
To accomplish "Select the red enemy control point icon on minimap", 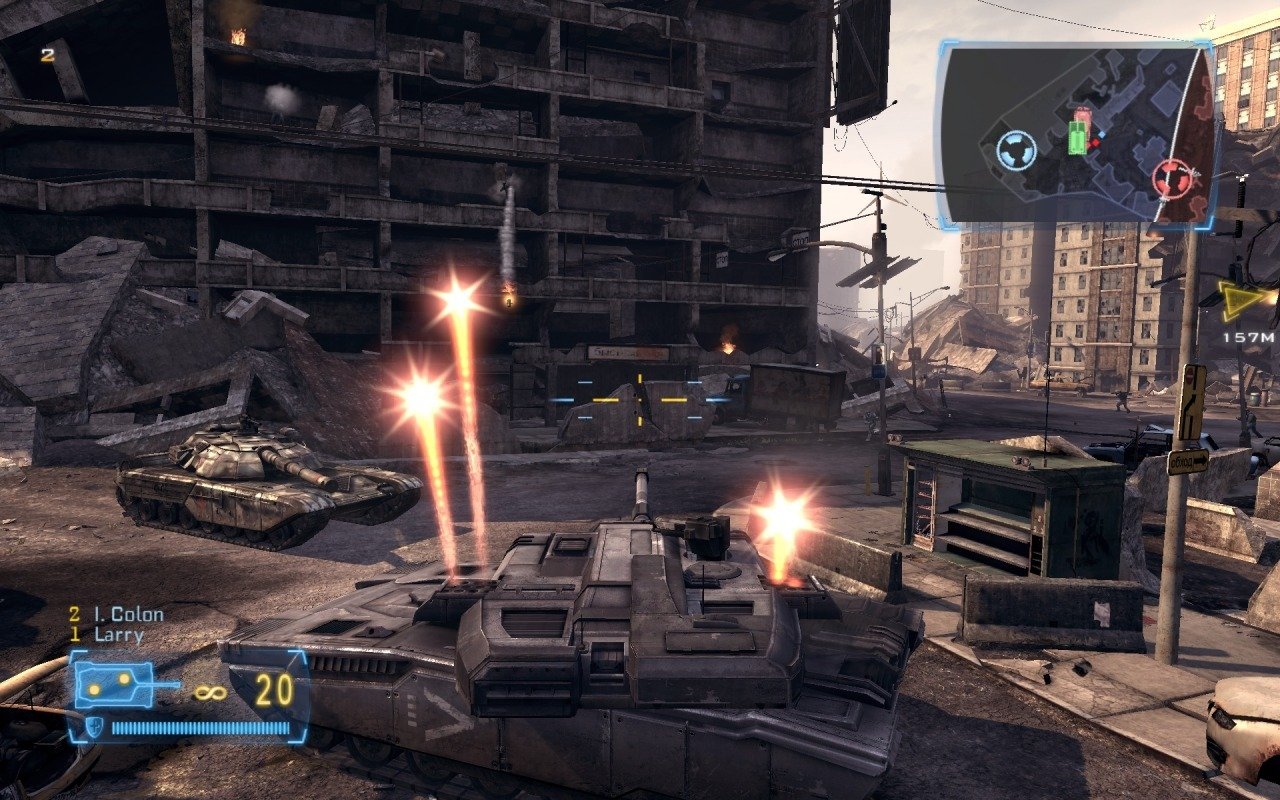I will pos(1172,177).
